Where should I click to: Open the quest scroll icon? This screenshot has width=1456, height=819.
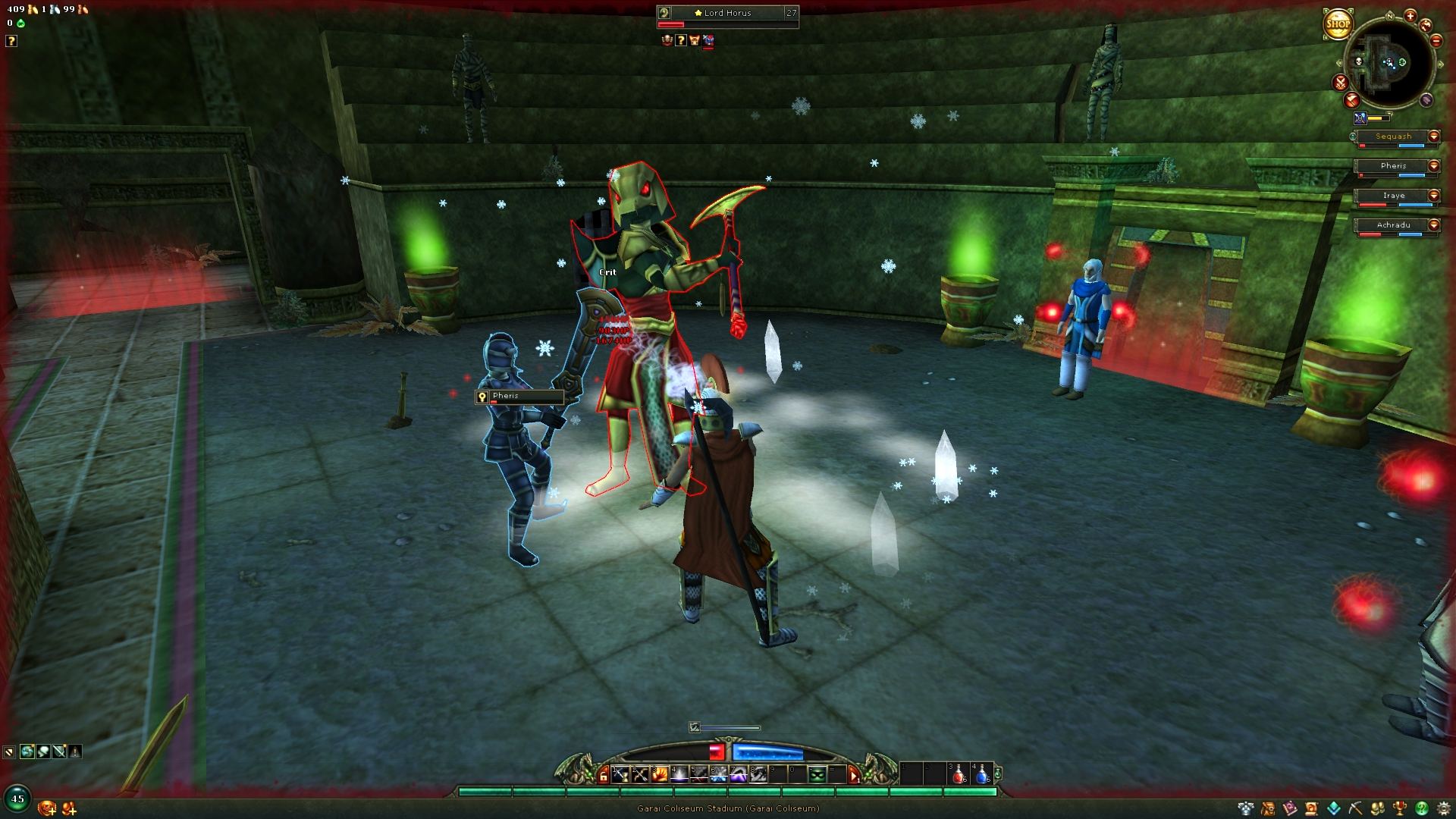tap(1311, 808)
